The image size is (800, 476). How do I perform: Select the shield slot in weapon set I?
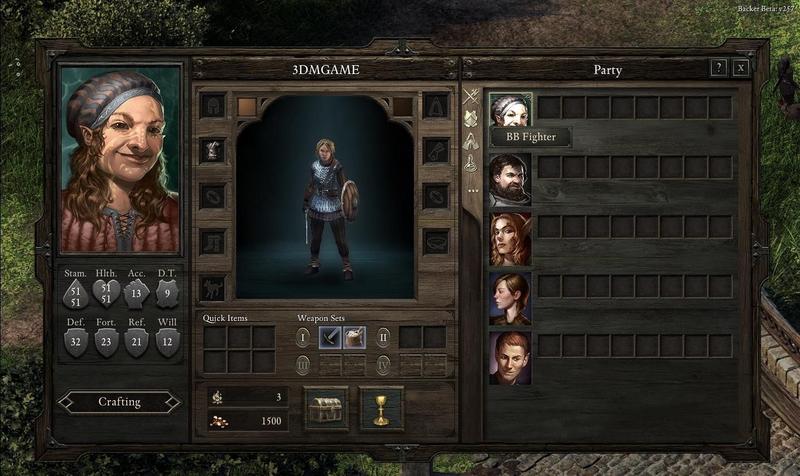pos(354,337)
